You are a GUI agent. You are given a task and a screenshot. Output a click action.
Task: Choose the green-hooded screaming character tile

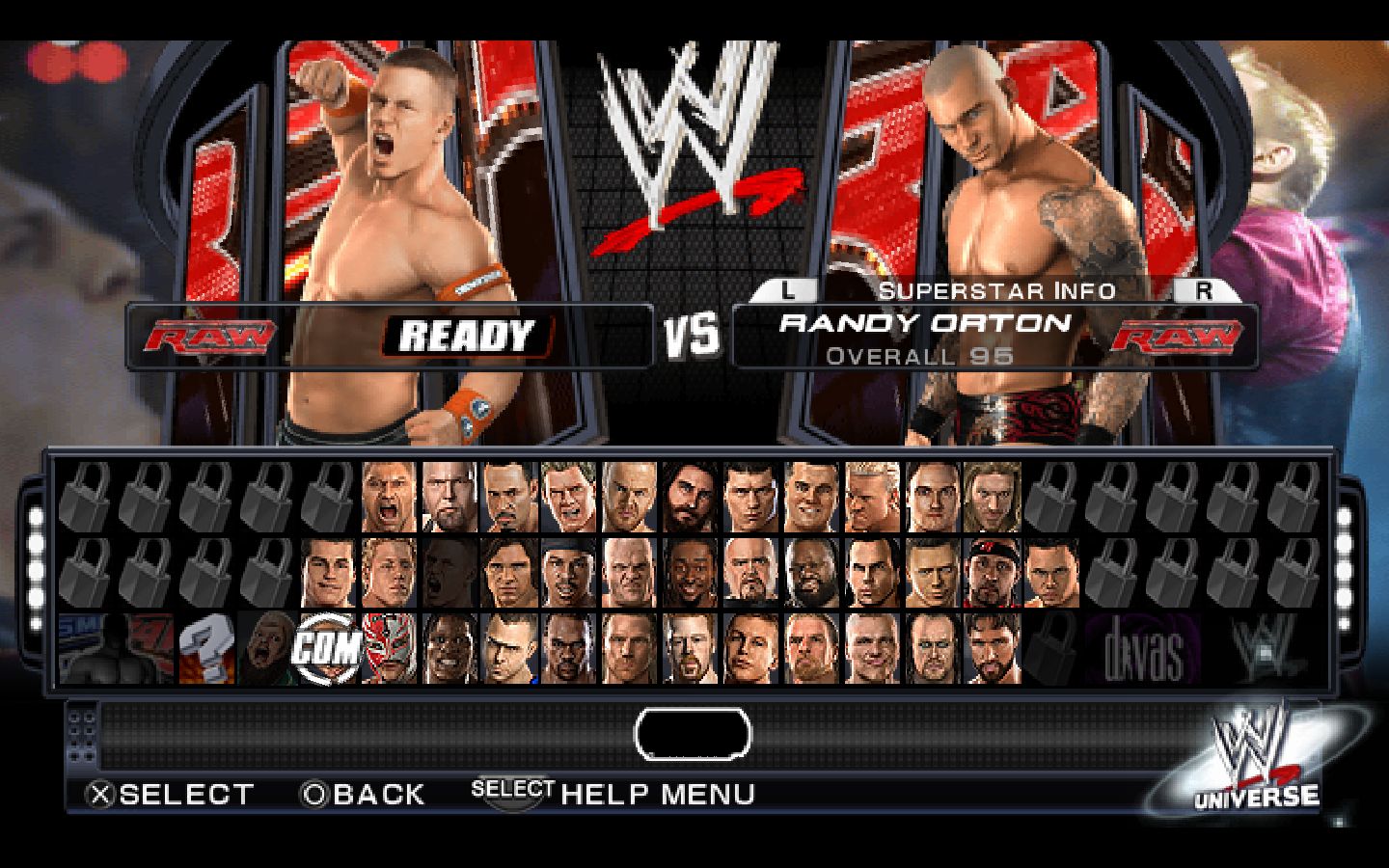[x=267, y=648]
